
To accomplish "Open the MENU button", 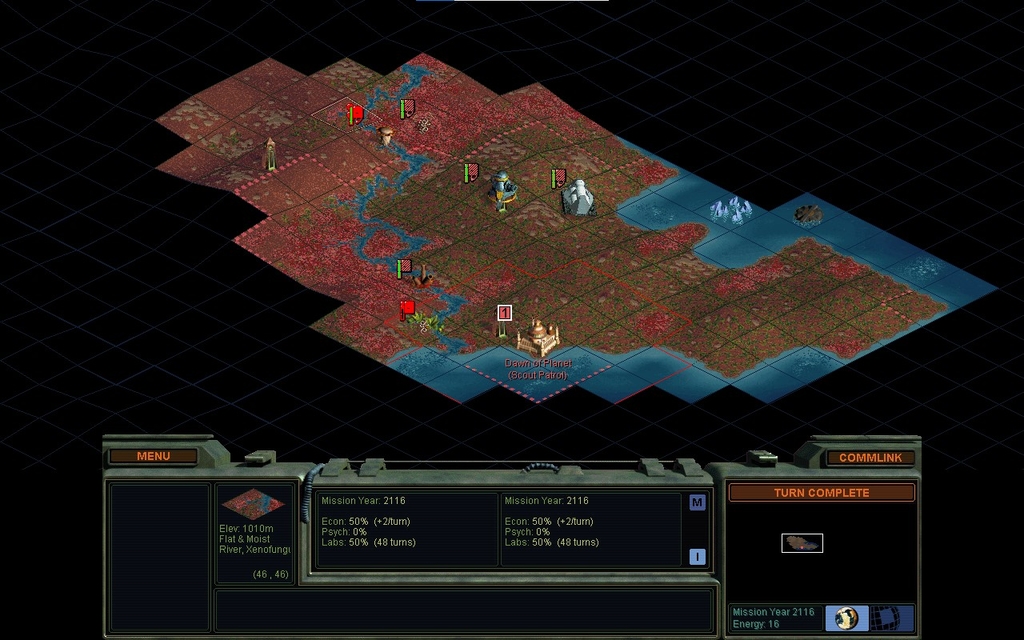I will (x=153, y=457).
